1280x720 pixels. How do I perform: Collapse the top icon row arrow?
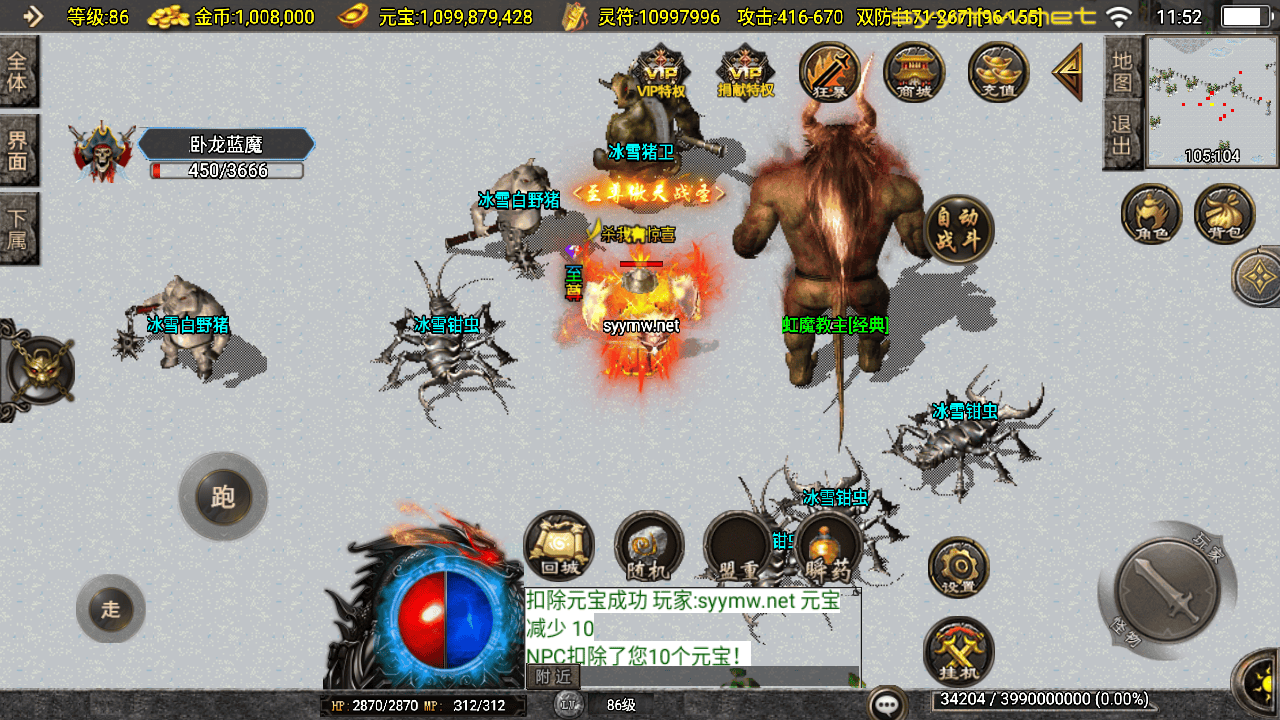(1067, 72)
